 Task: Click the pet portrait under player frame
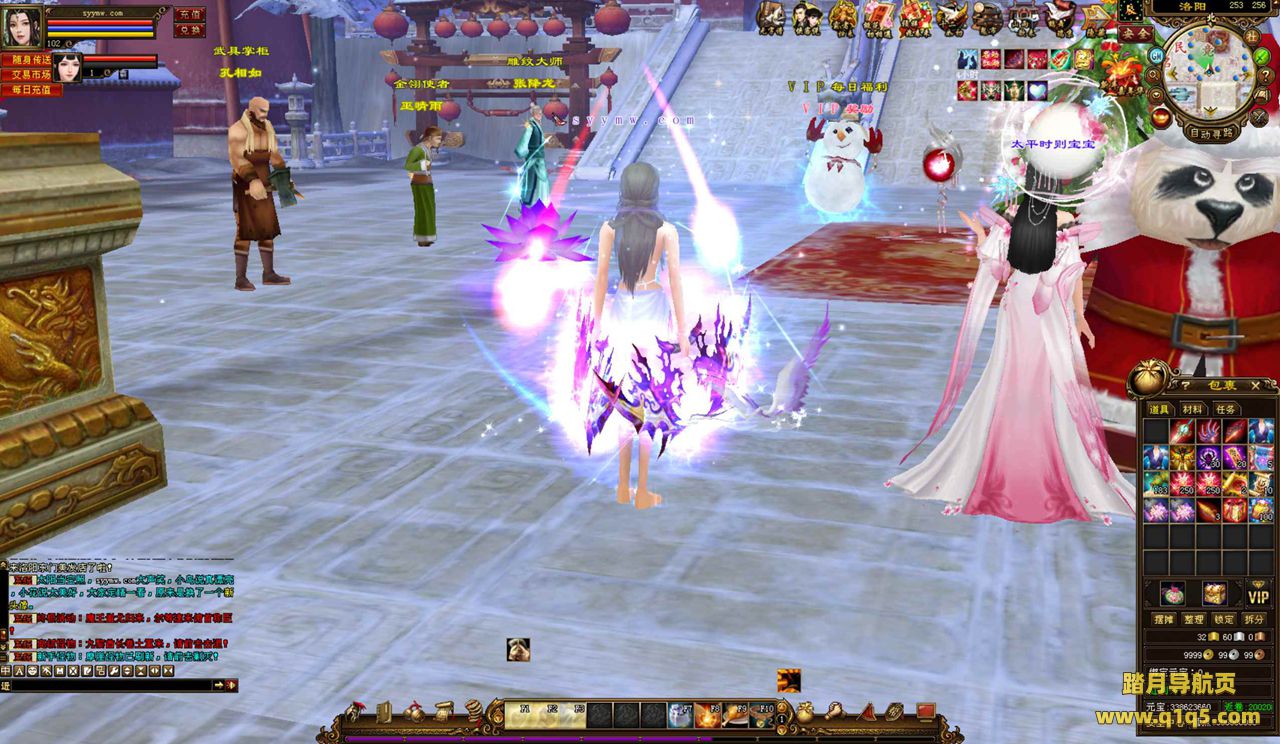68,68
